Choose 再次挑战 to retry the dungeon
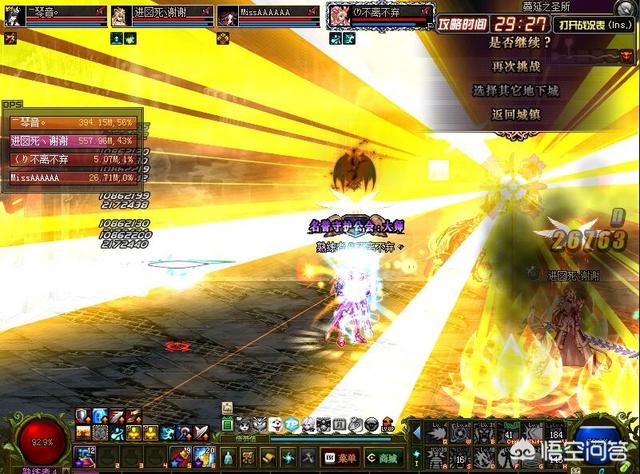 pyautogui.click(x=516, y=66)
